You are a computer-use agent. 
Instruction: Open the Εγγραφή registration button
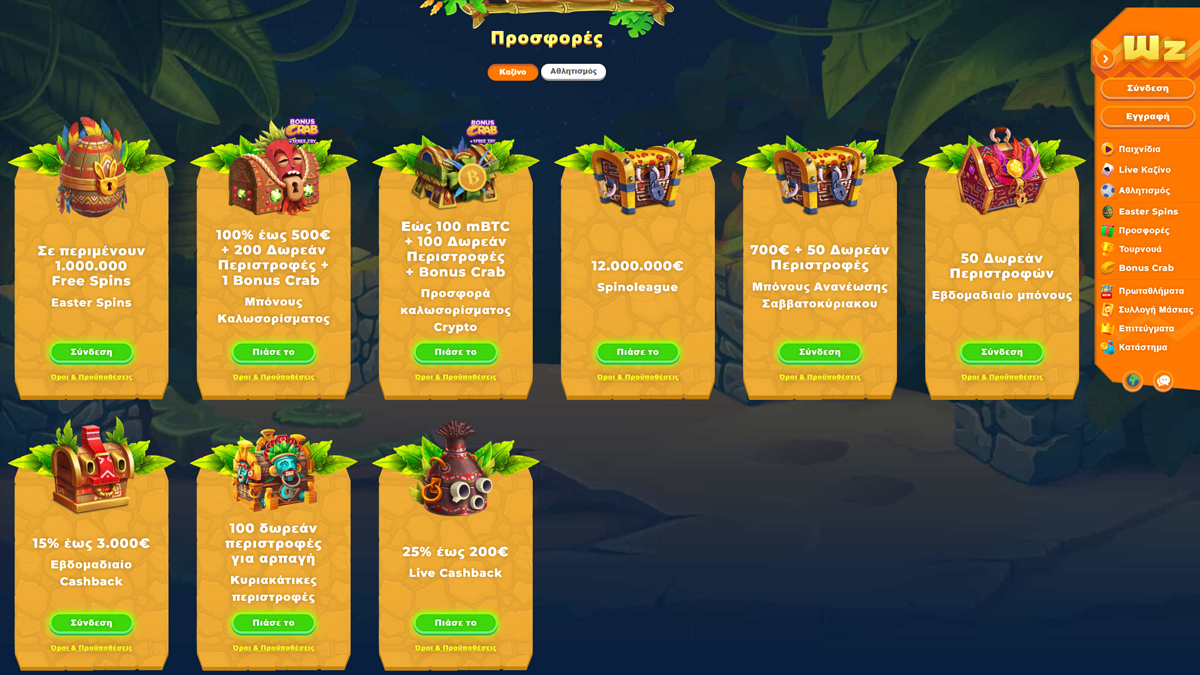pyautogui.click(x=1147, y=117)
